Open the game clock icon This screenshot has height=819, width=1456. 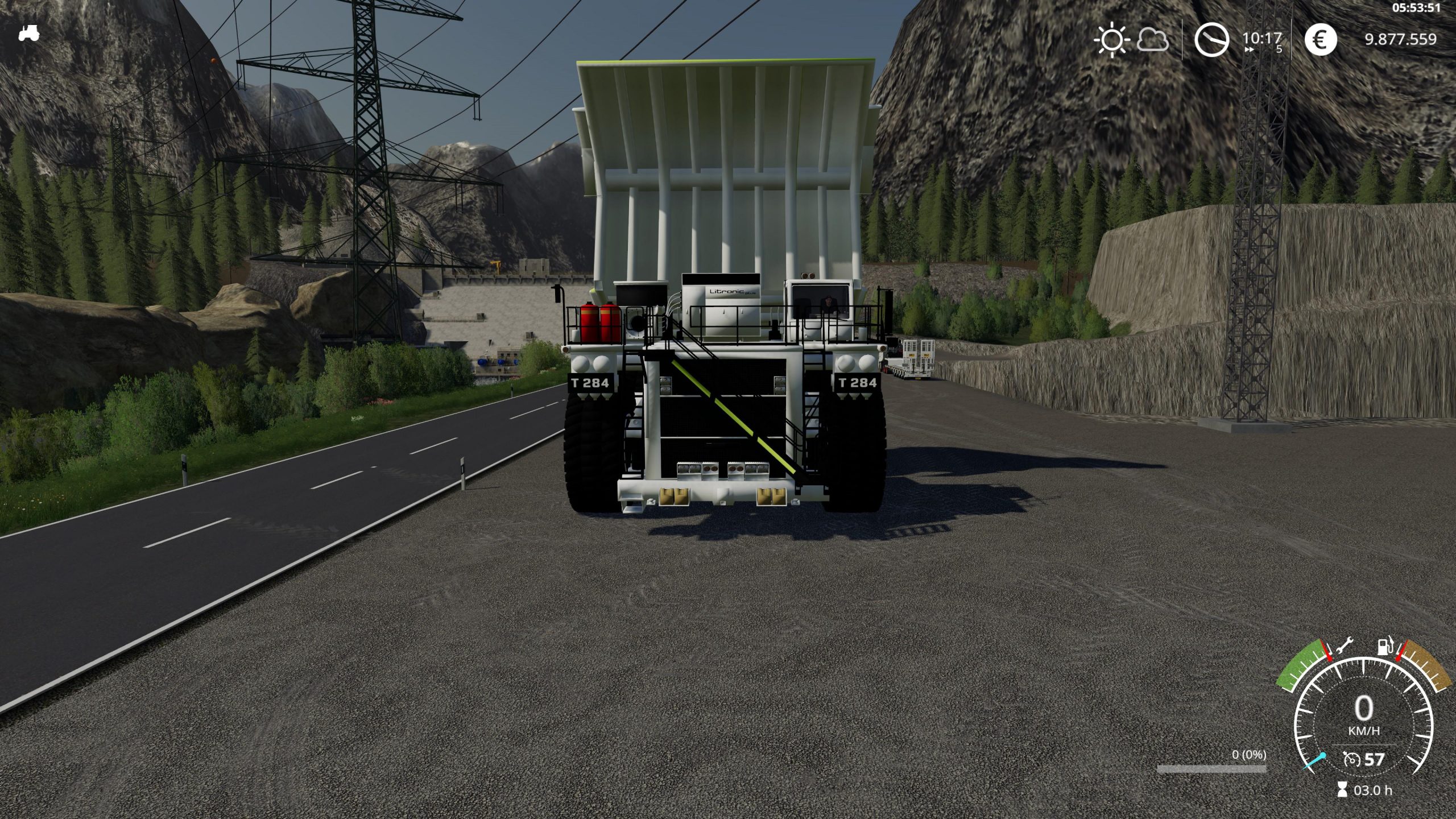coord(1211,39)
